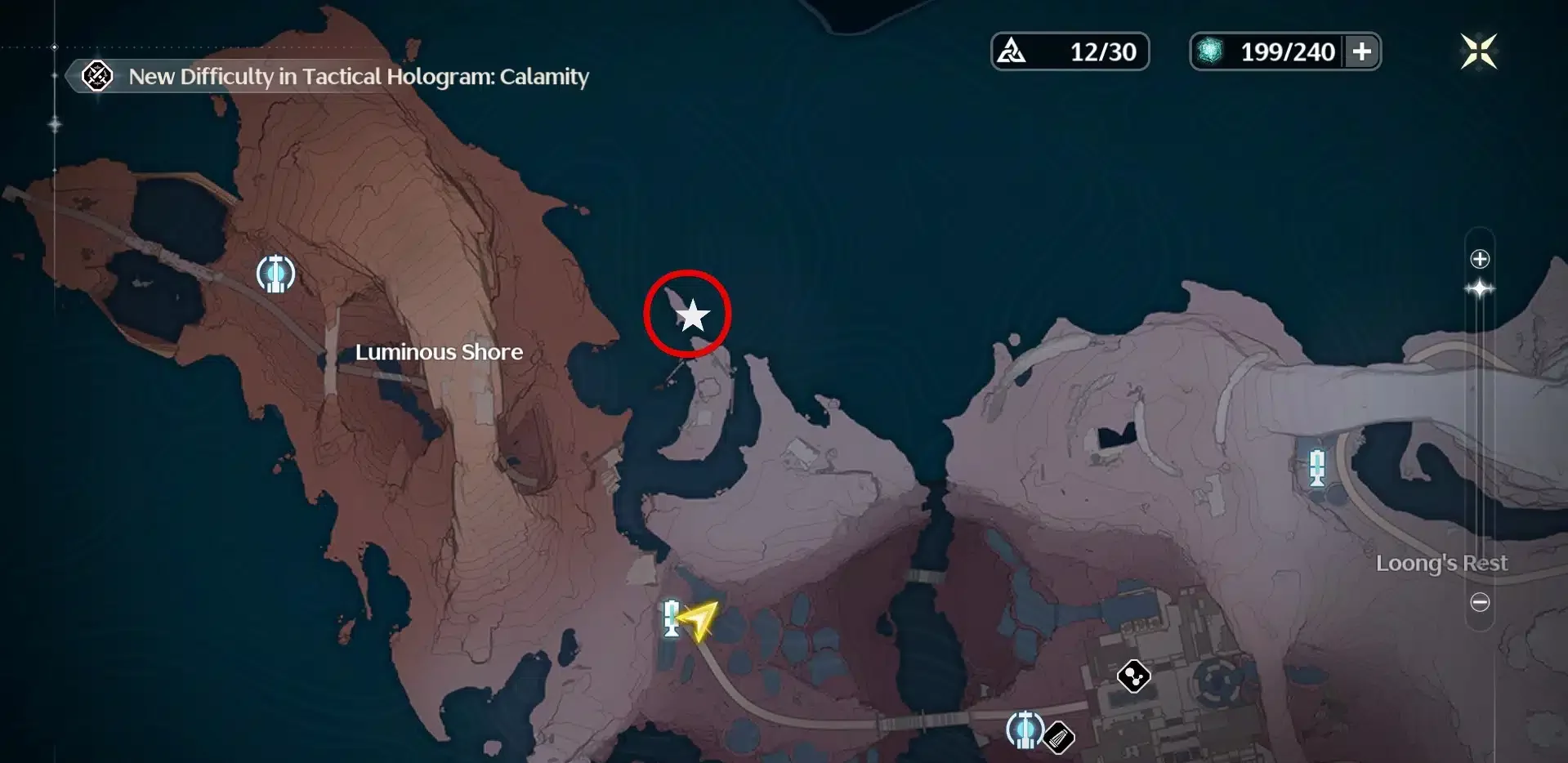Zoom in the map with plus button
This screenshot has height=763, width=1568.
point(1480,260)
